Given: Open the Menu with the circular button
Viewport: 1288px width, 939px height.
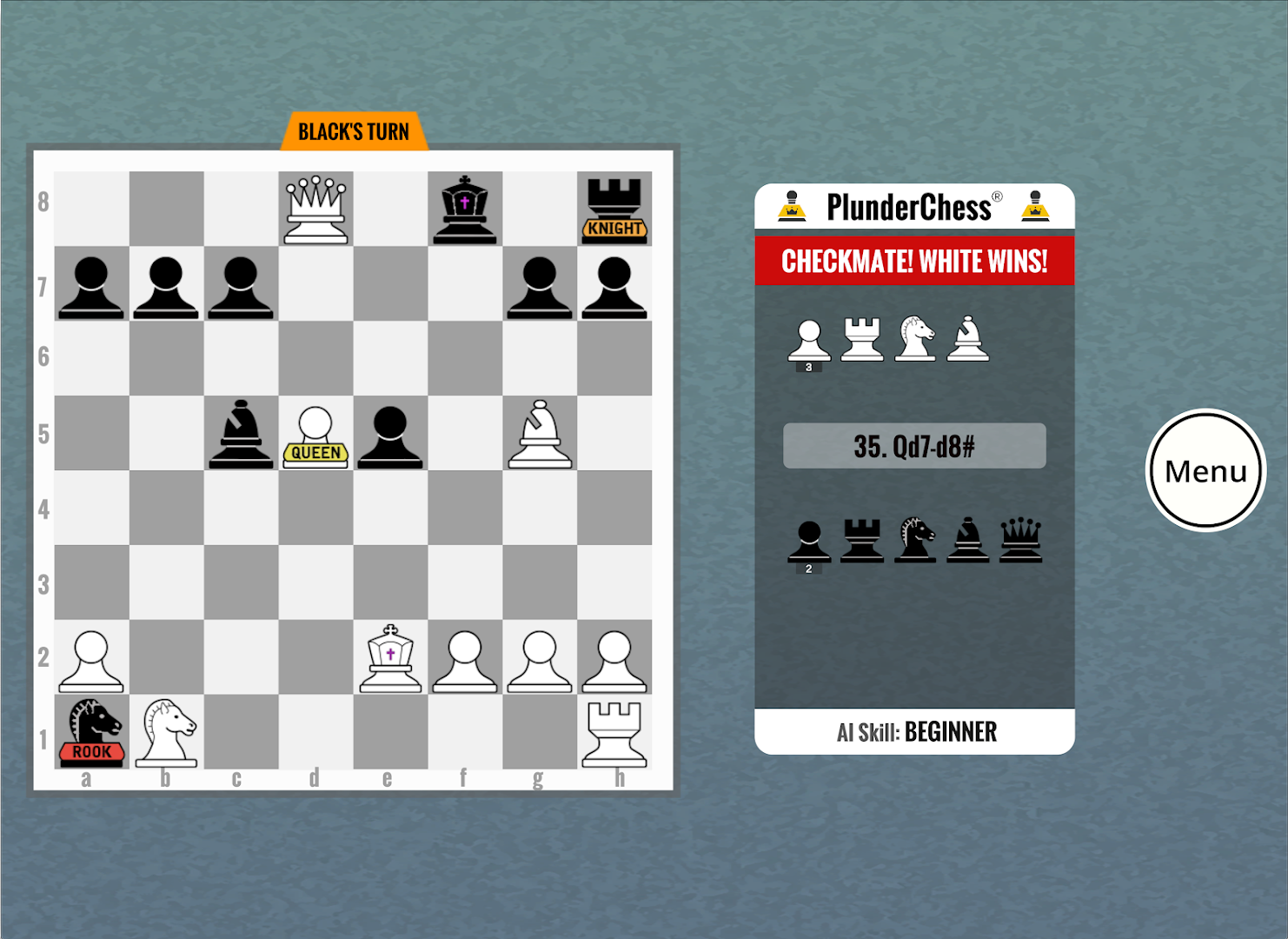Looking at the screenshot, I should click(x=1205, y=470).
